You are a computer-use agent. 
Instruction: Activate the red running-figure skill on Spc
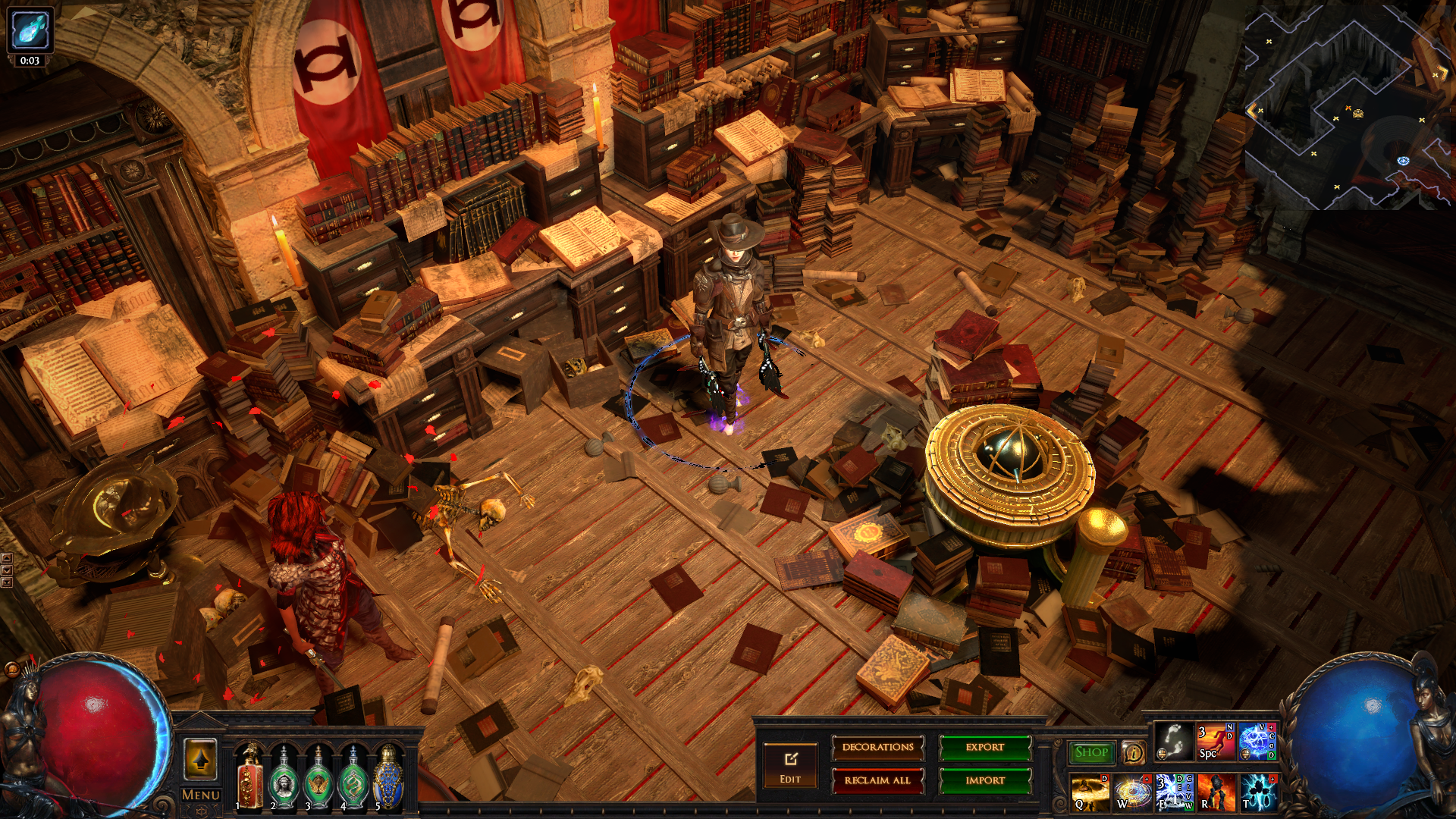1215,742
